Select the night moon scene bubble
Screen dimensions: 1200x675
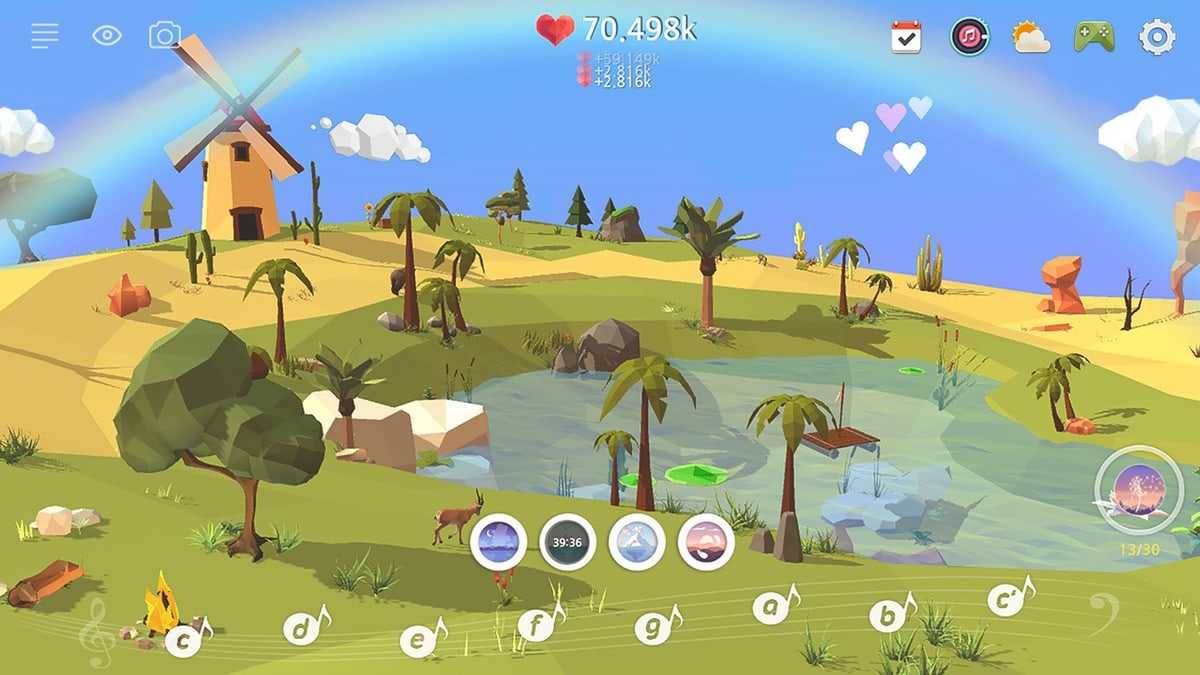point(498,542)
